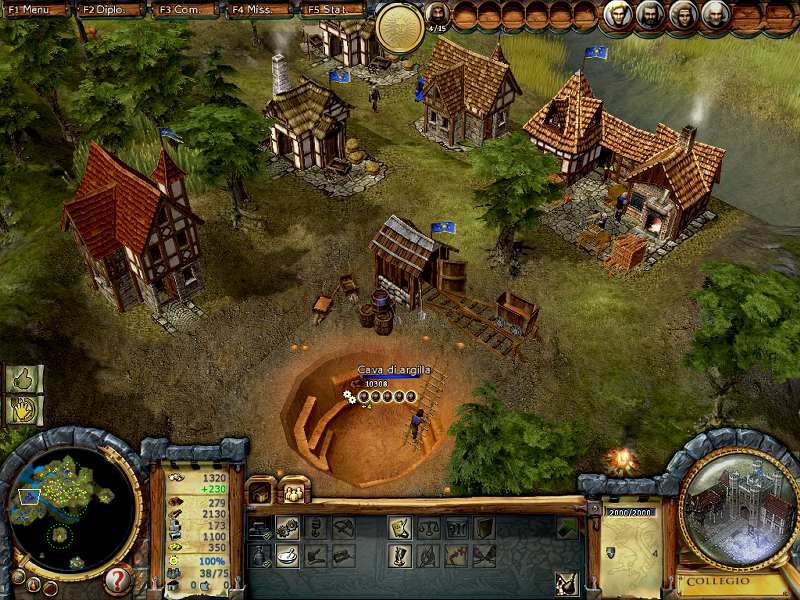Select the blonde hero portrait

click(x=617, y=14)
